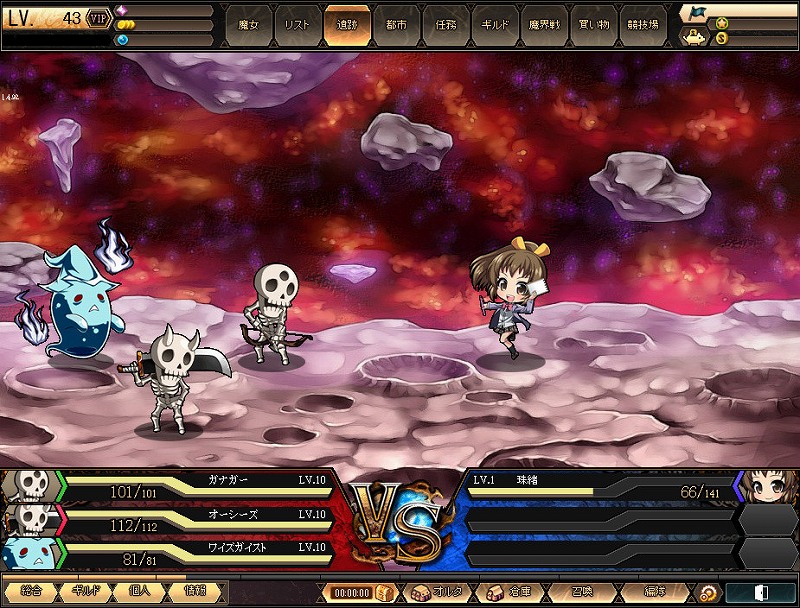Open the gear settings icon
The image size is (800, 608).
click(707, 592)
